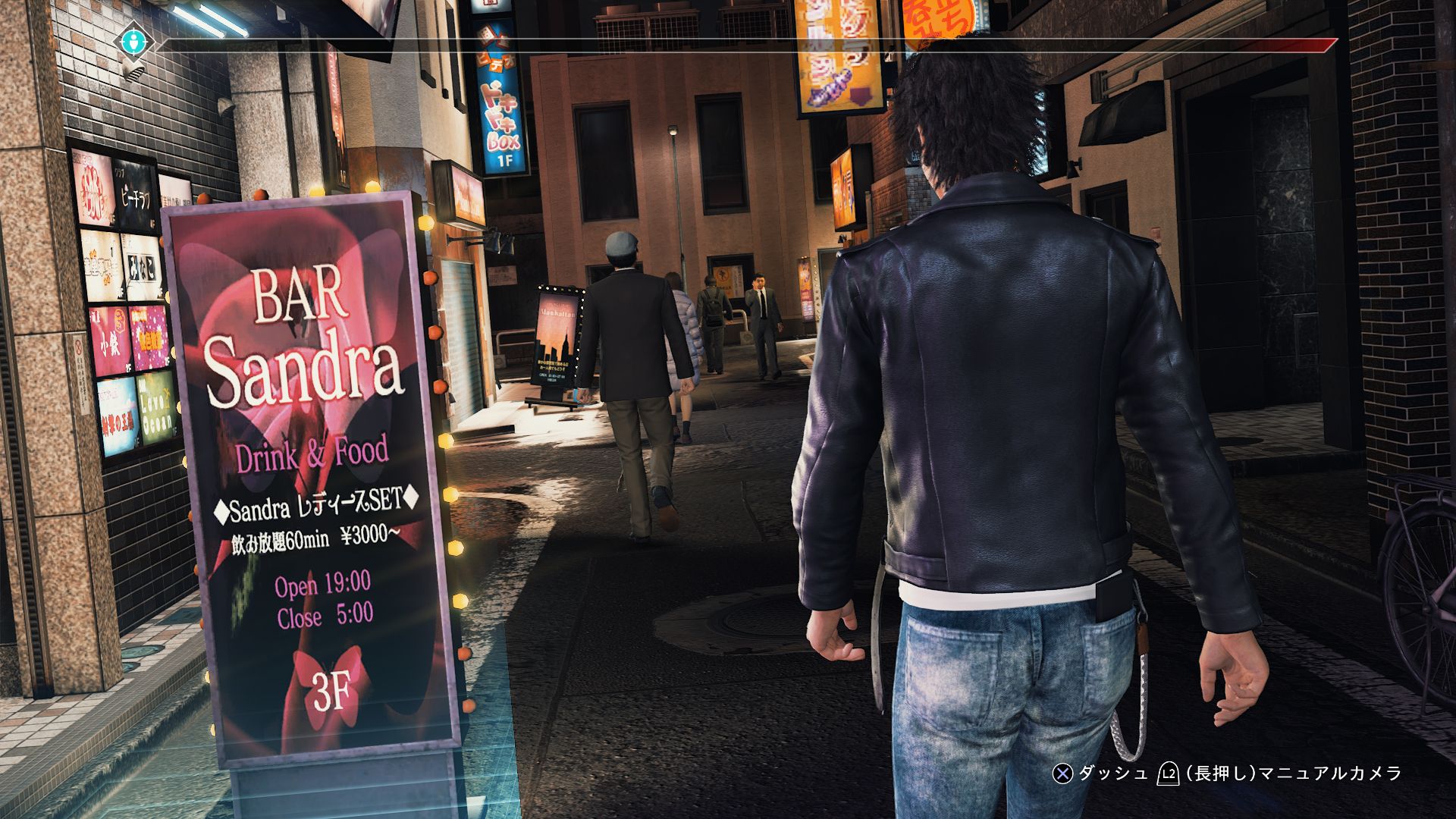Screen dimensions: 1456x819
Task: Click the ピーチラブ club poster on the wall
Action: click(134, 190)
